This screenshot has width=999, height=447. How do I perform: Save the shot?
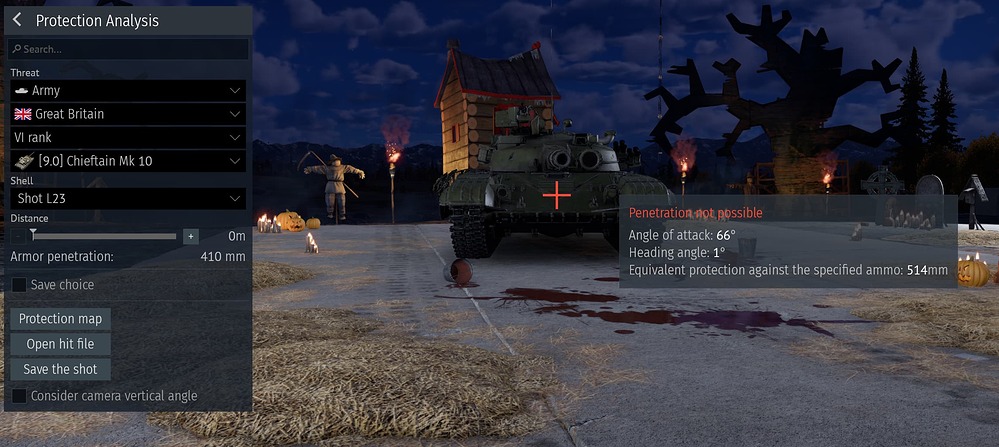pos(61,369)
